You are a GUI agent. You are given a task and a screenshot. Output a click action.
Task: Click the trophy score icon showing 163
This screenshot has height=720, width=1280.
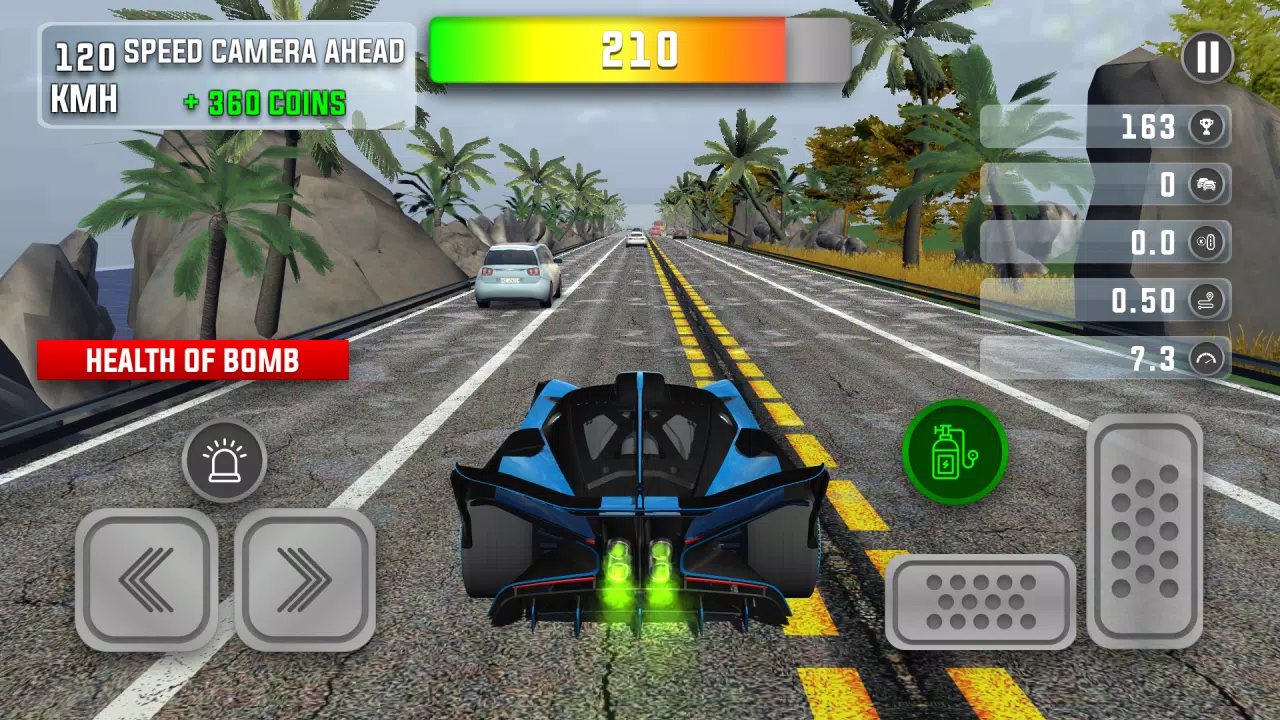(x=1206, y=127)
